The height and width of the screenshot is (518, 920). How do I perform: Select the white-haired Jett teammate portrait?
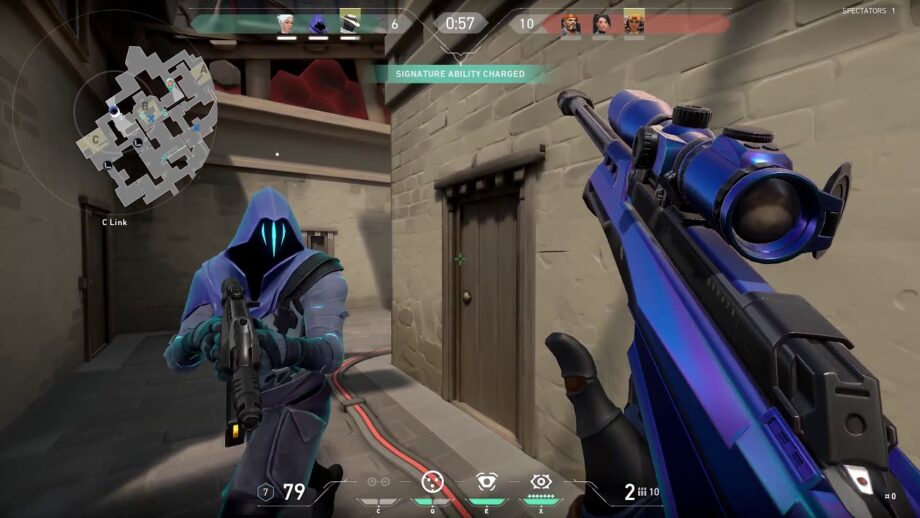tap(287, 23)
